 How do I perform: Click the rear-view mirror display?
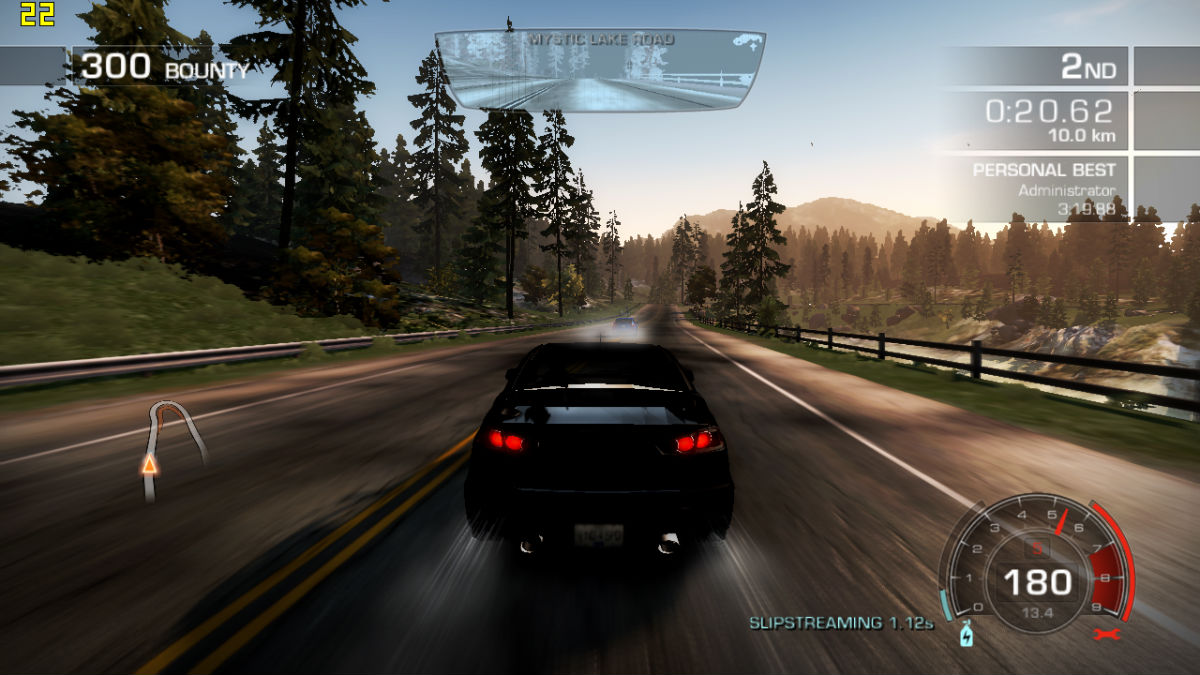(x=600, y=70)
